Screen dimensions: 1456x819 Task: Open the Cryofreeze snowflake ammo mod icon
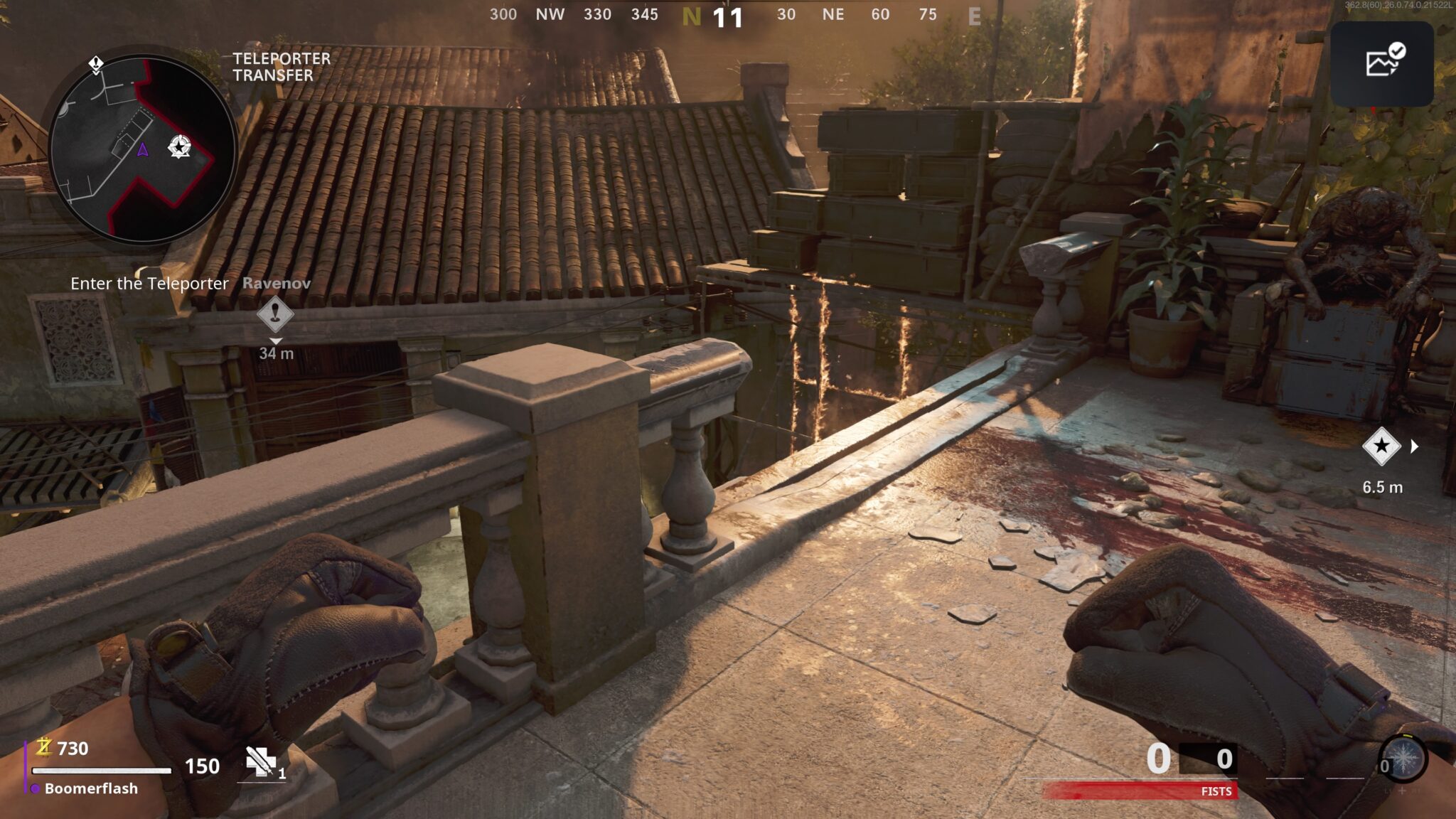(1403, 758)
